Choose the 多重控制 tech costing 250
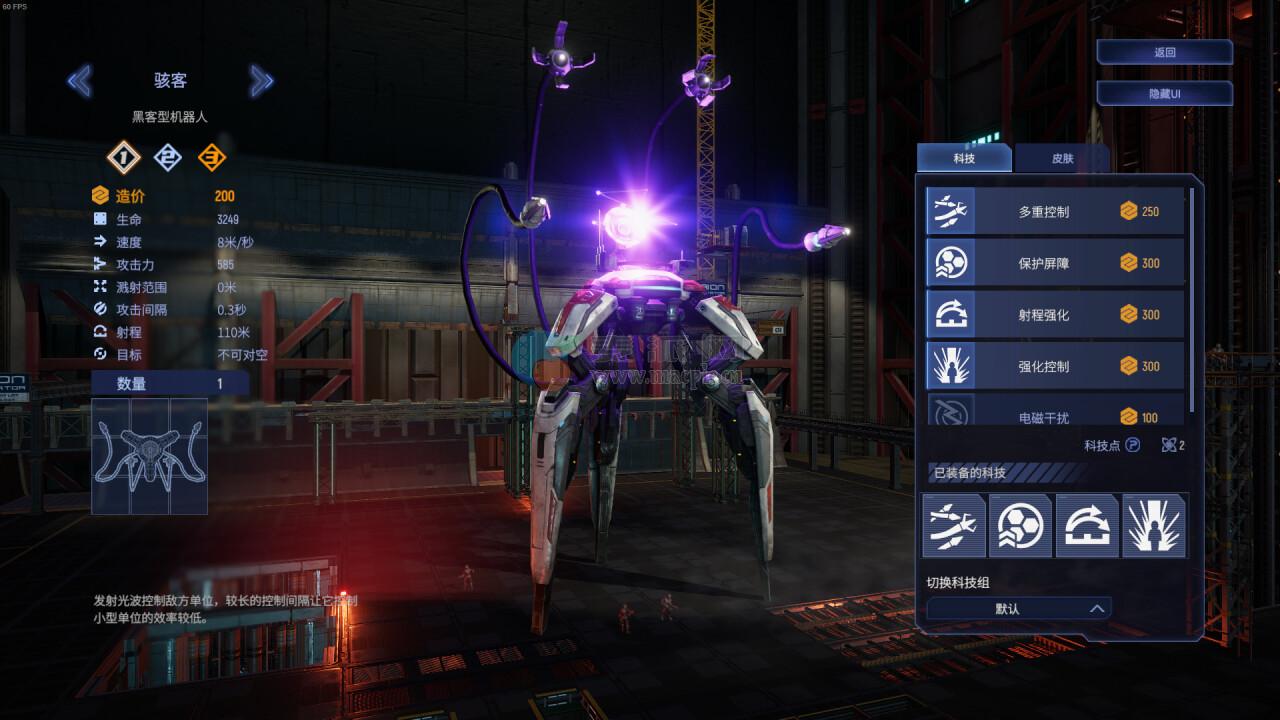 point(1055,211)
